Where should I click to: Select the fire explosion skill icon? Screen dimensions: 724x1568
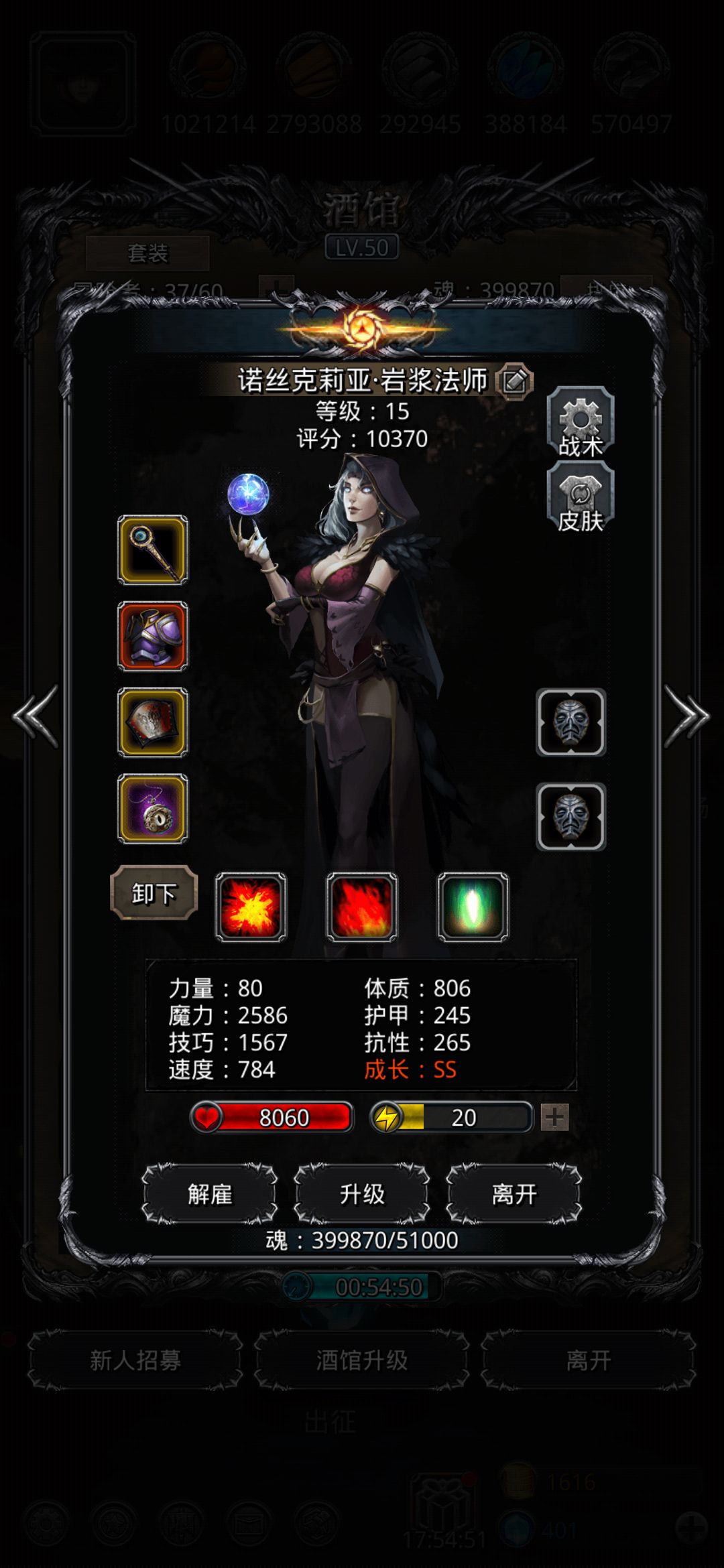[x=251, y=907]
